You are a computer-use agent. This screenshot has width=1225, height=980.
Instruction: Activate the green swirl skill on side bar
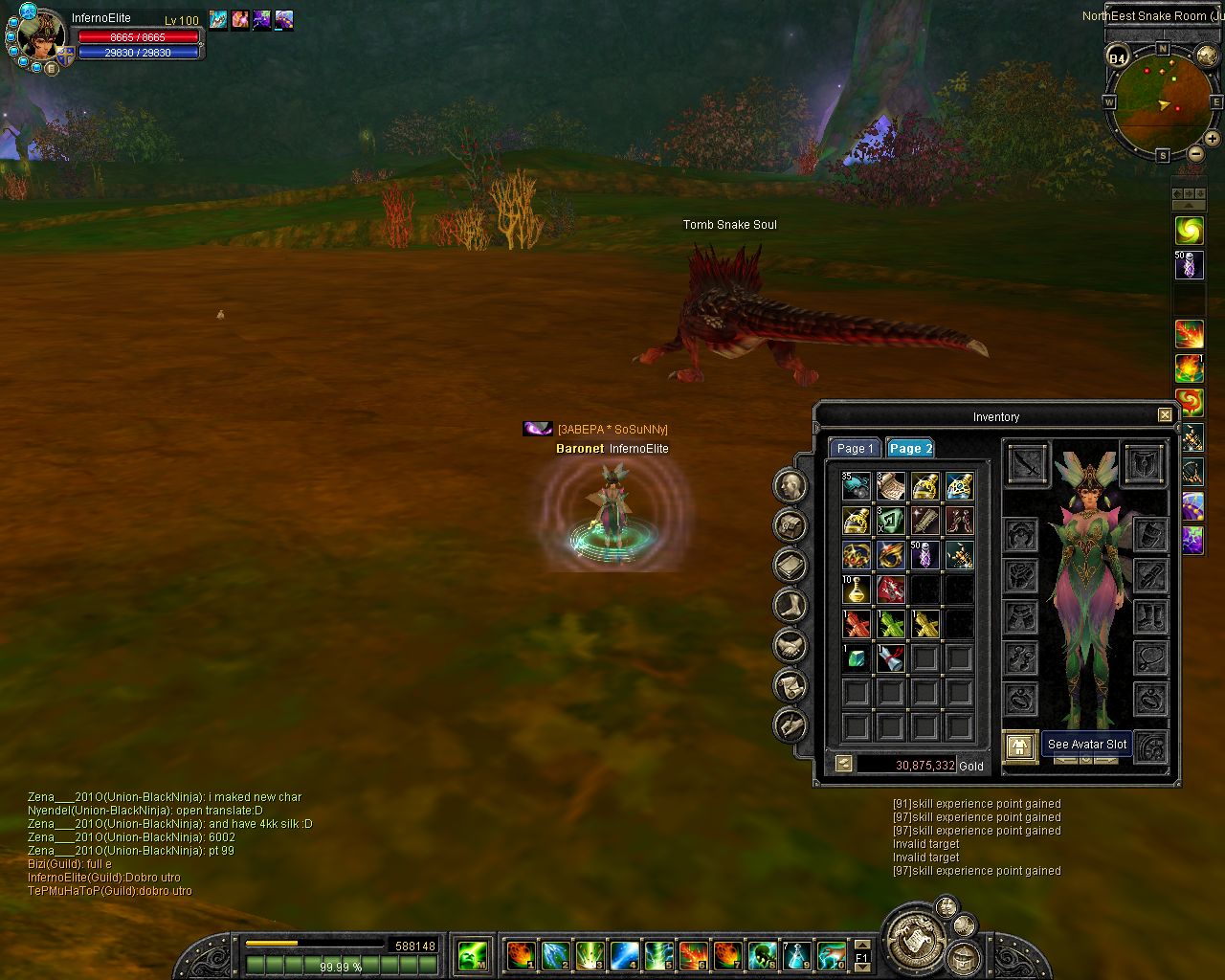tap(1189, 230)
